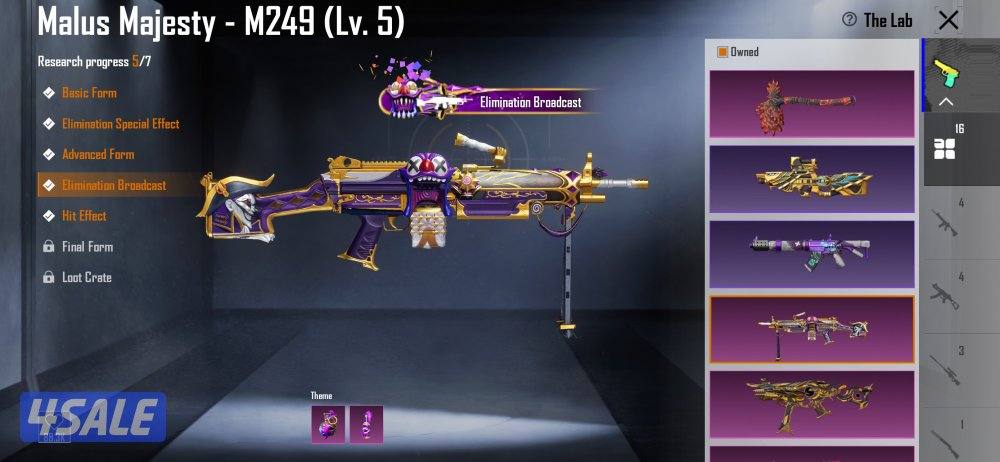Viewport: 1000px width, 462px height.
Task: Select the highlighted Malus Majesty M249 thumbnail
Action: (x=811, y=329)
